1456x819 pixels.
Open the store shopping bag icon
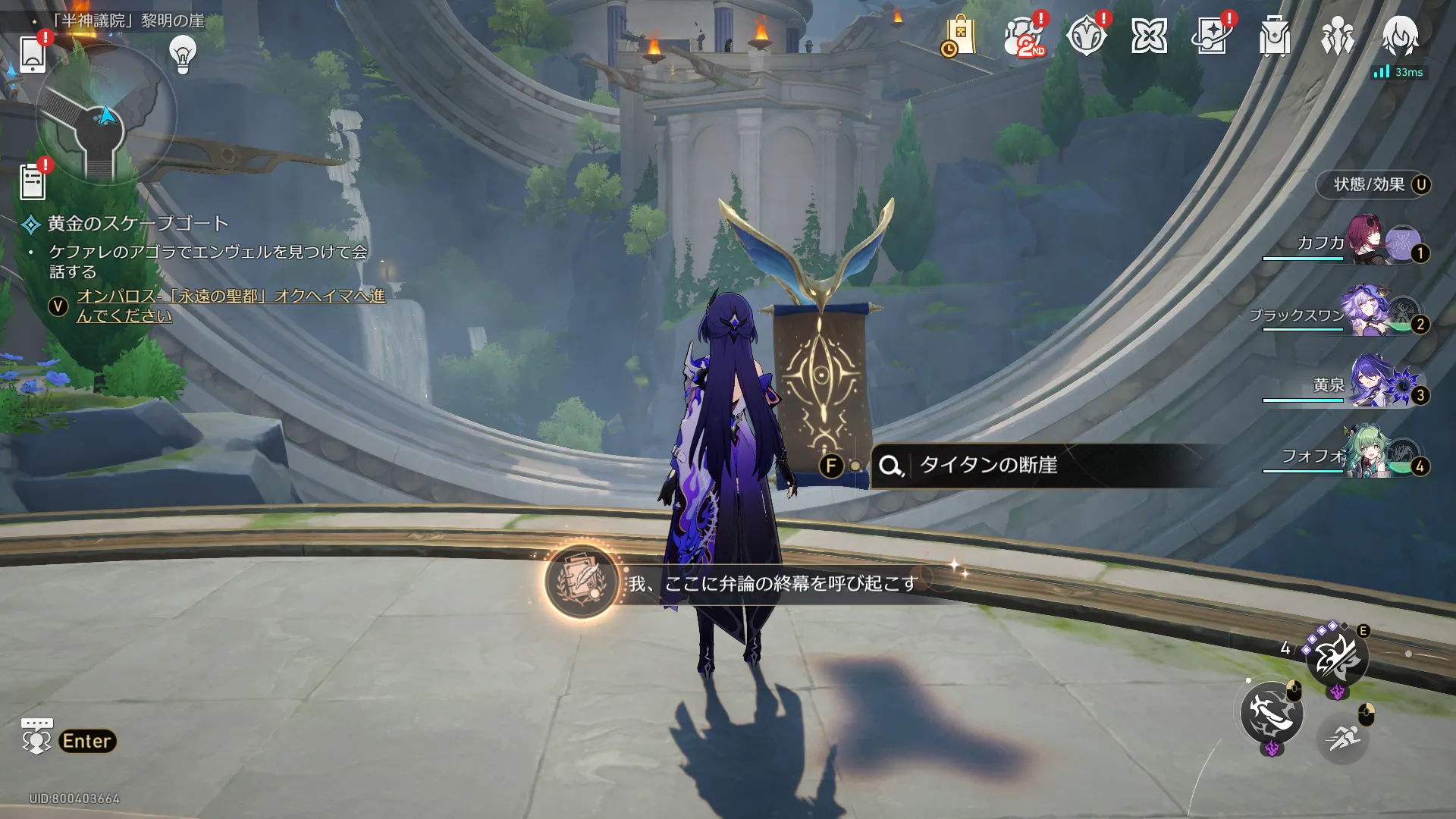click(959, 36)
